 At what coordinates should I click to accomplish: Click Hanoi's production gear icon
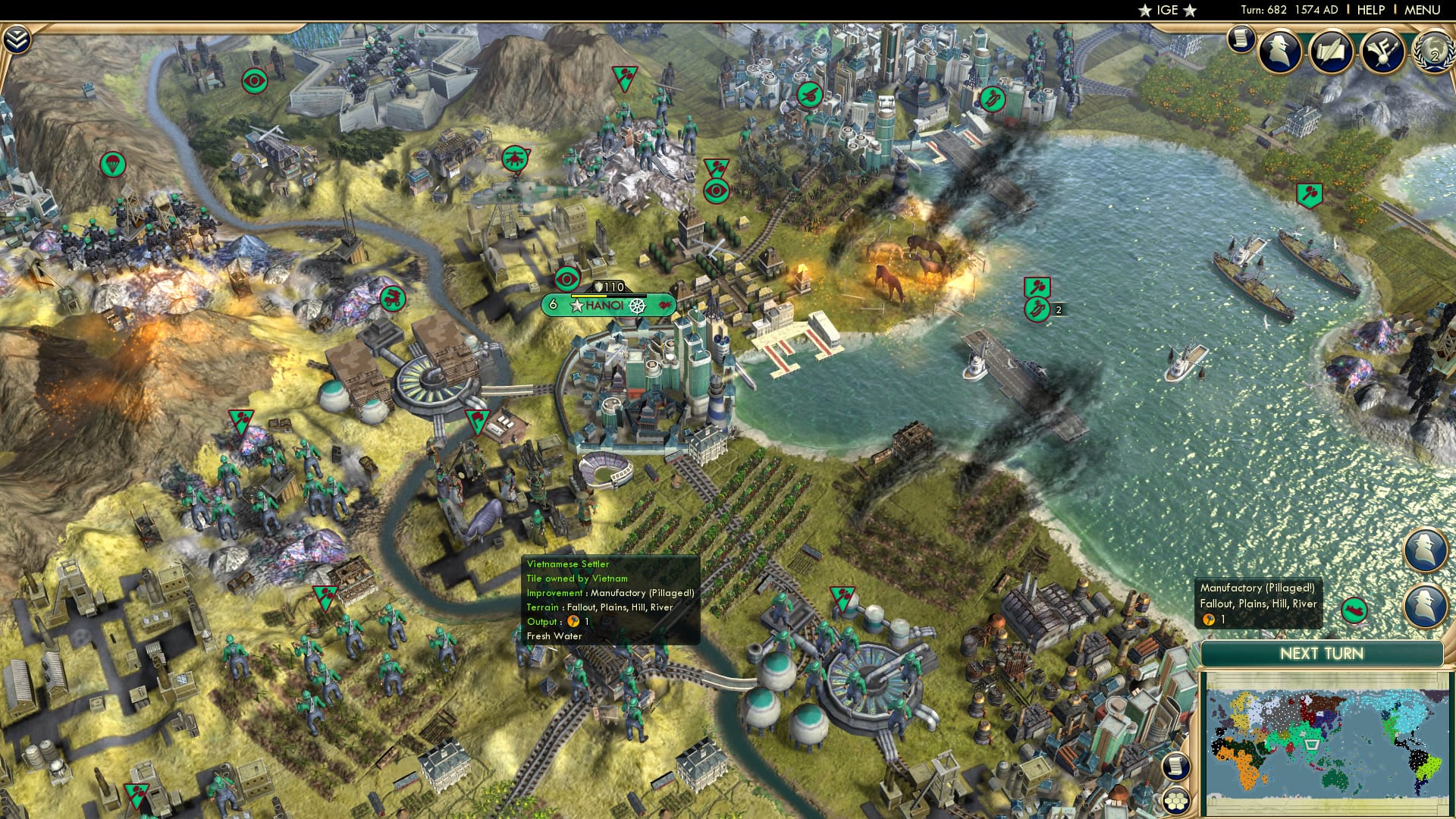click(x=636, y=306)
